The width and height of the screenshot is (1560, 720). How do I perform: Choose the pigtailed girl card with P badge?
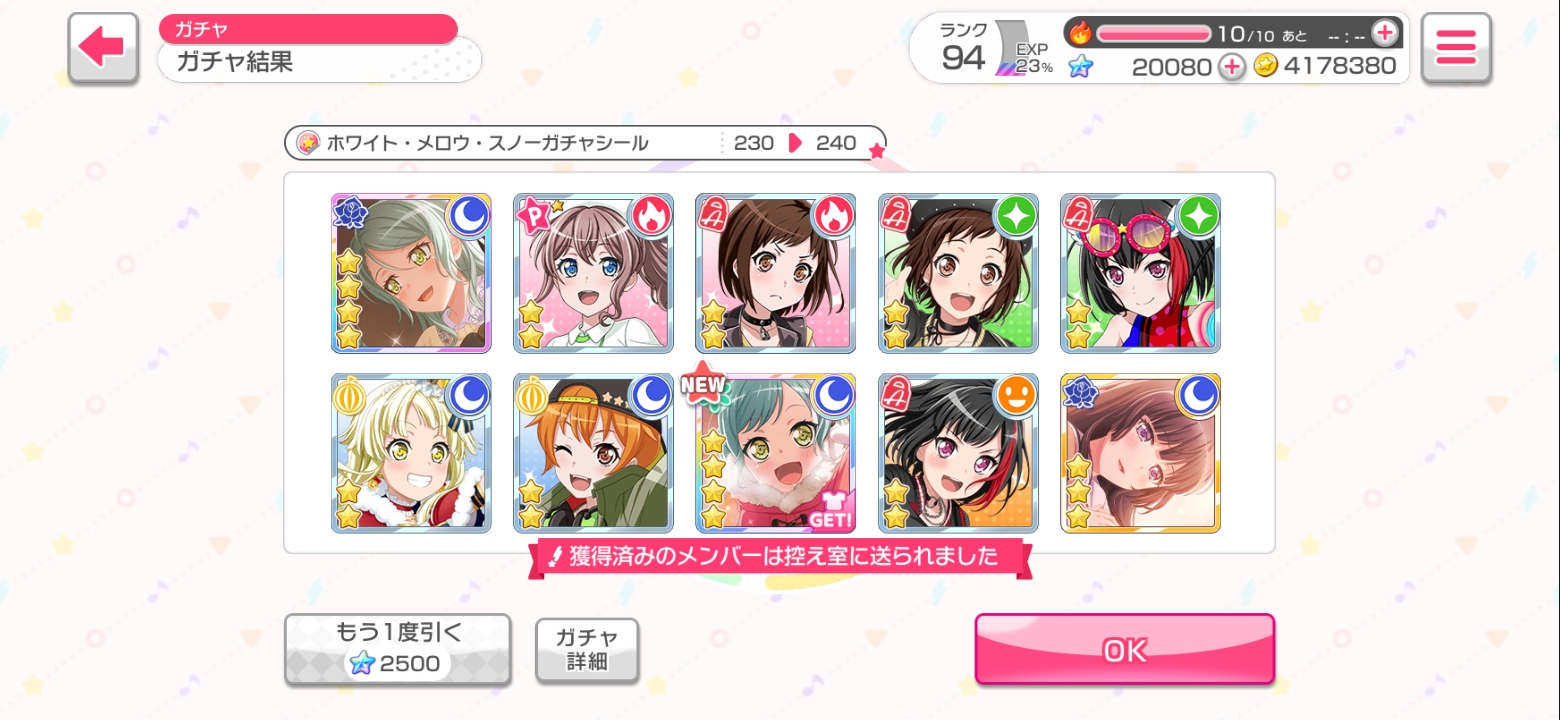pos(593,273)
